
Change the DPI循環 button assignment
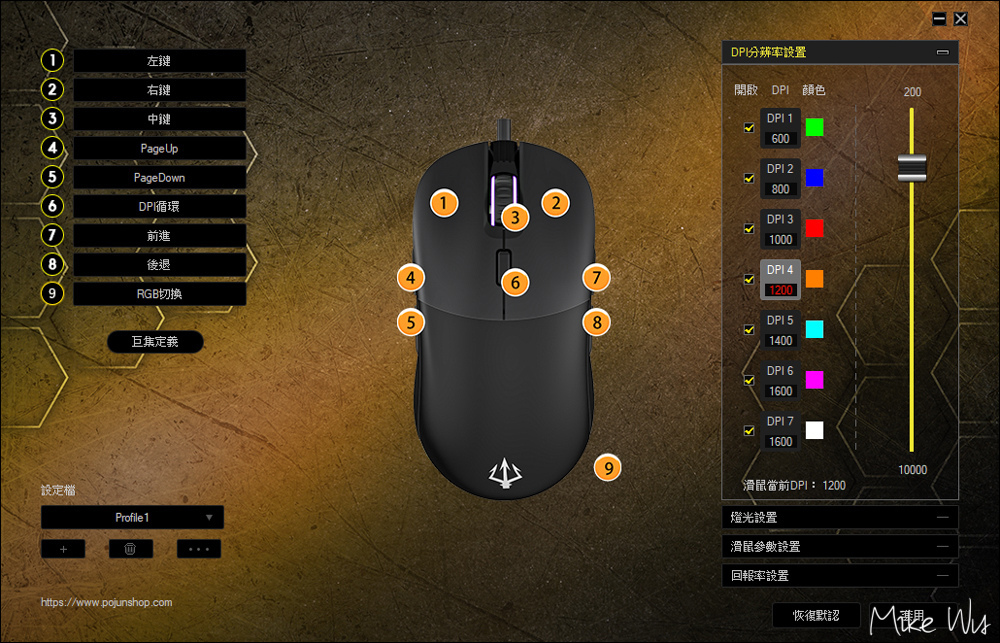(159, 206)
